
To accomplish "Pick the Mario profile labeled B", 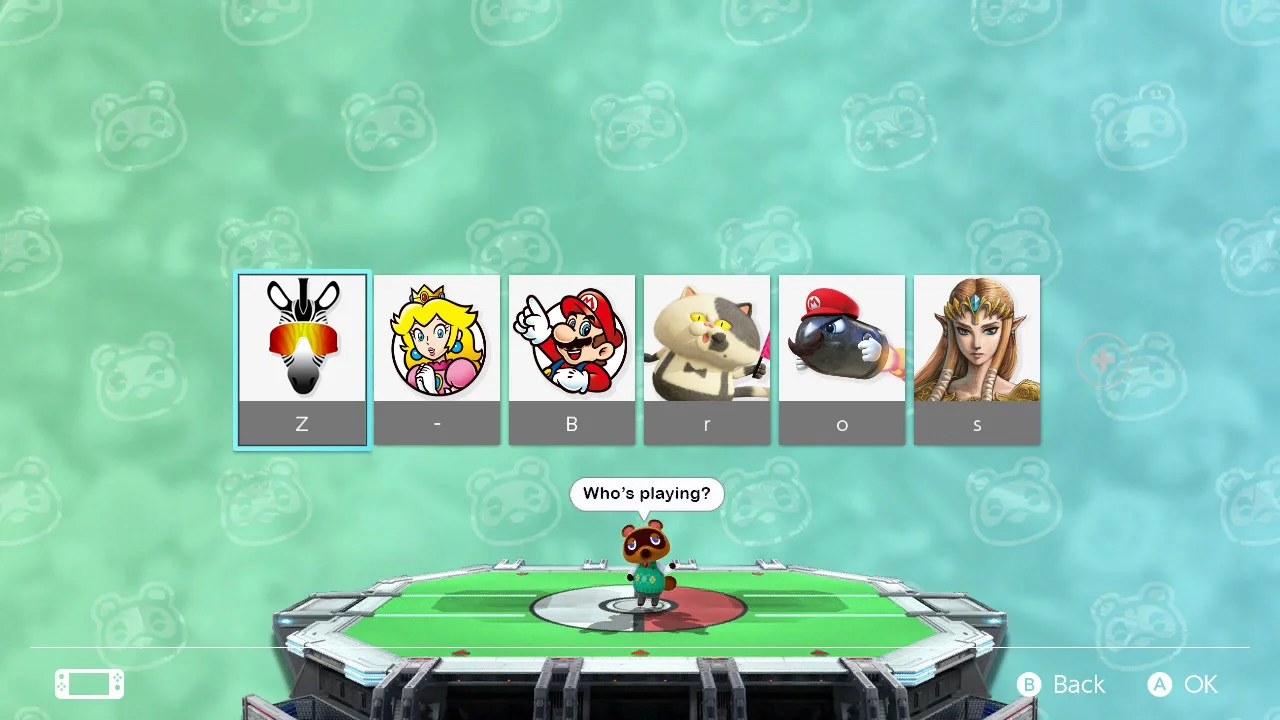I will pyautogui.click(x=572, y=359).
